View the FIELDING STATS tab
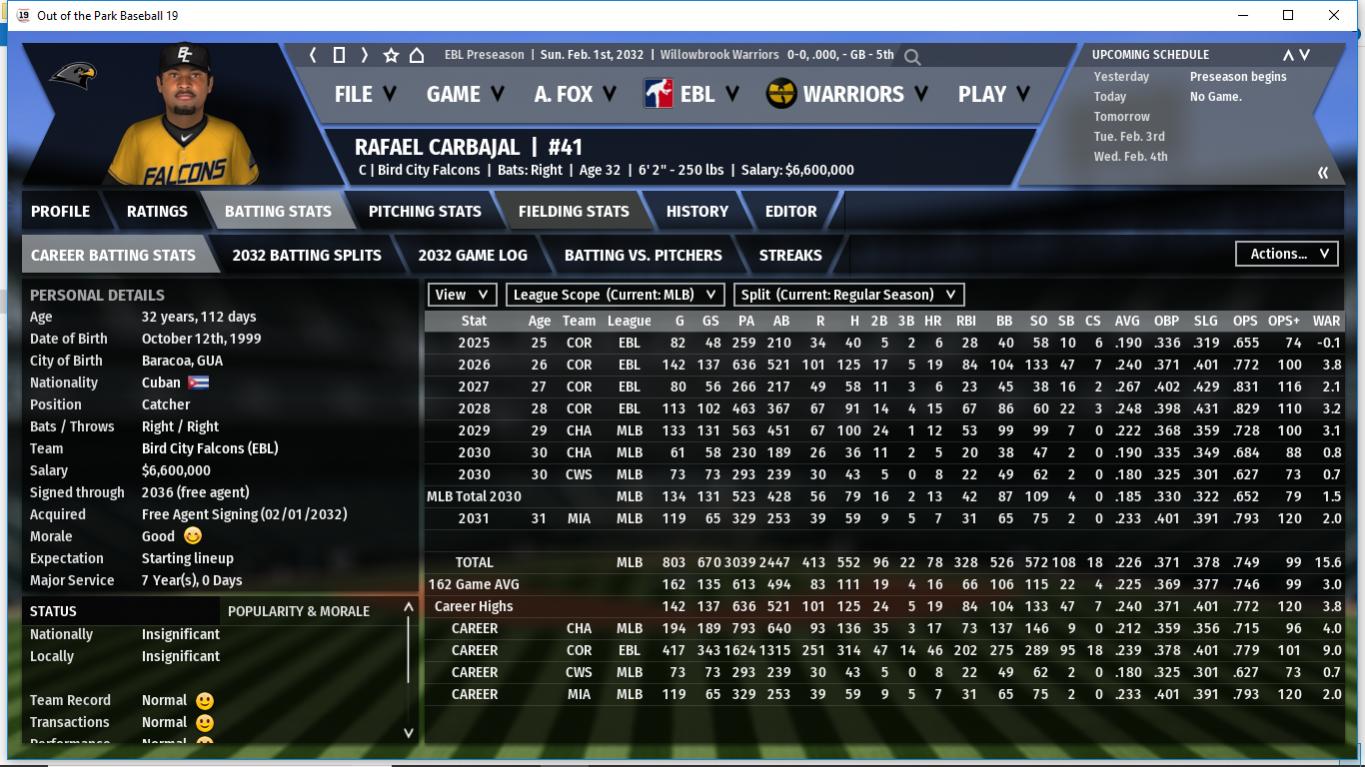Screen dimensions: 1365x767 pos(574,211)
